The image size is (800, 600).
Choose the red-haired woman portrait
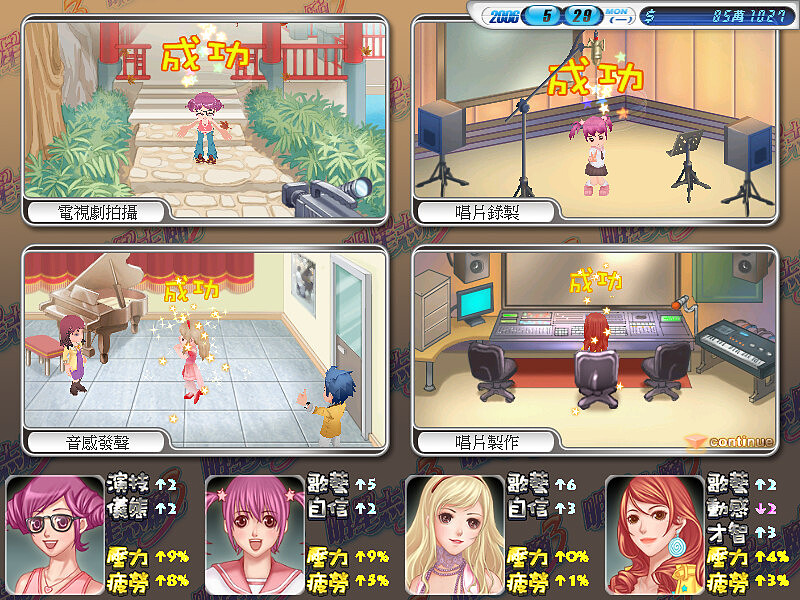pos(654,535)
